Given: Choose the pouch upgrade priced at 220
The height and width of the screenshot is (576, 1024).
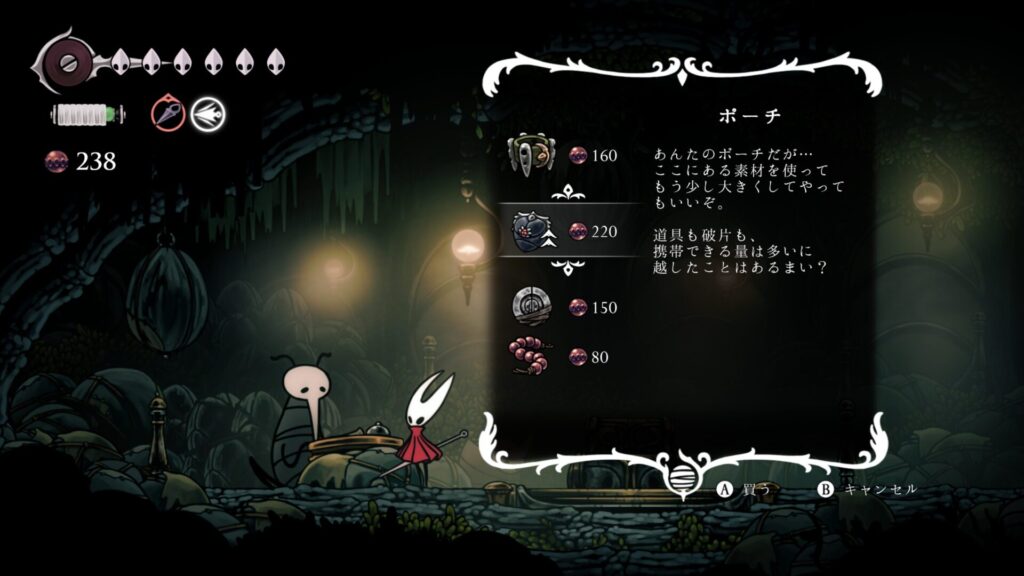Looking at the screenshot, I should [531, 231].
